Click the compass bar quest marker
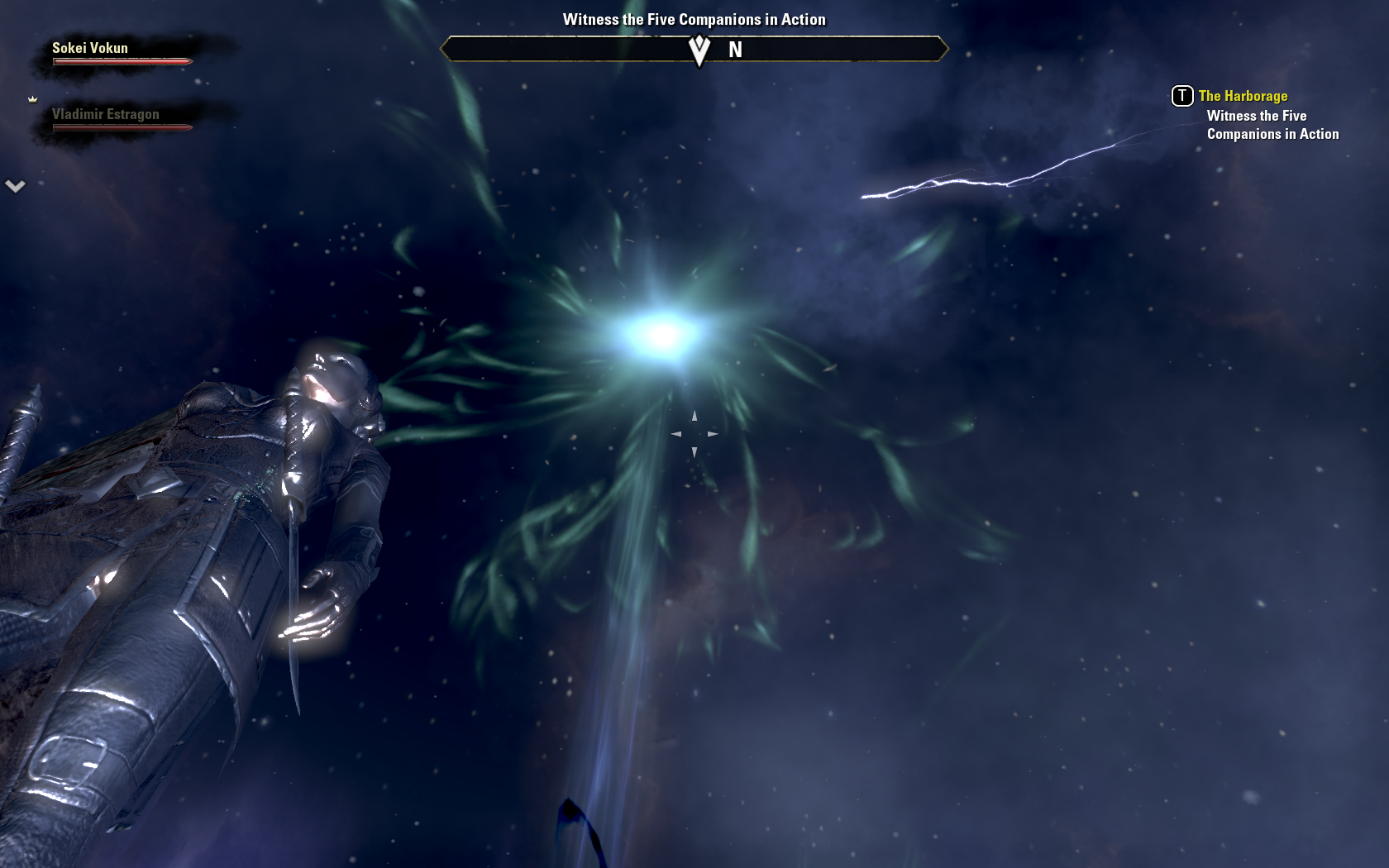The width and height of the screenshot is (1389, 868). 699,50
